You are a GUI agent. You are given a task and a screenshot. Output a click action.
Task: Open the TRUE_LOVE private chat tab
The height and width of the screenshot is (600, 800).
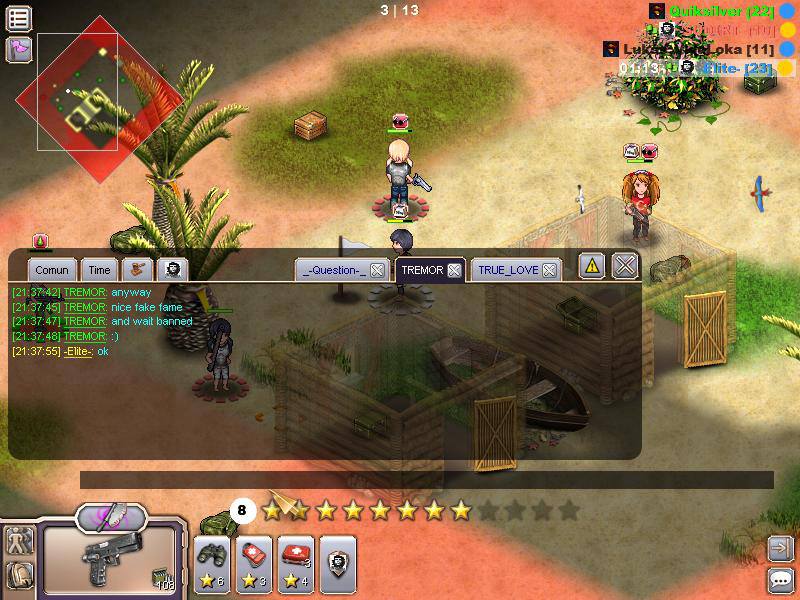tap(508, 270)
